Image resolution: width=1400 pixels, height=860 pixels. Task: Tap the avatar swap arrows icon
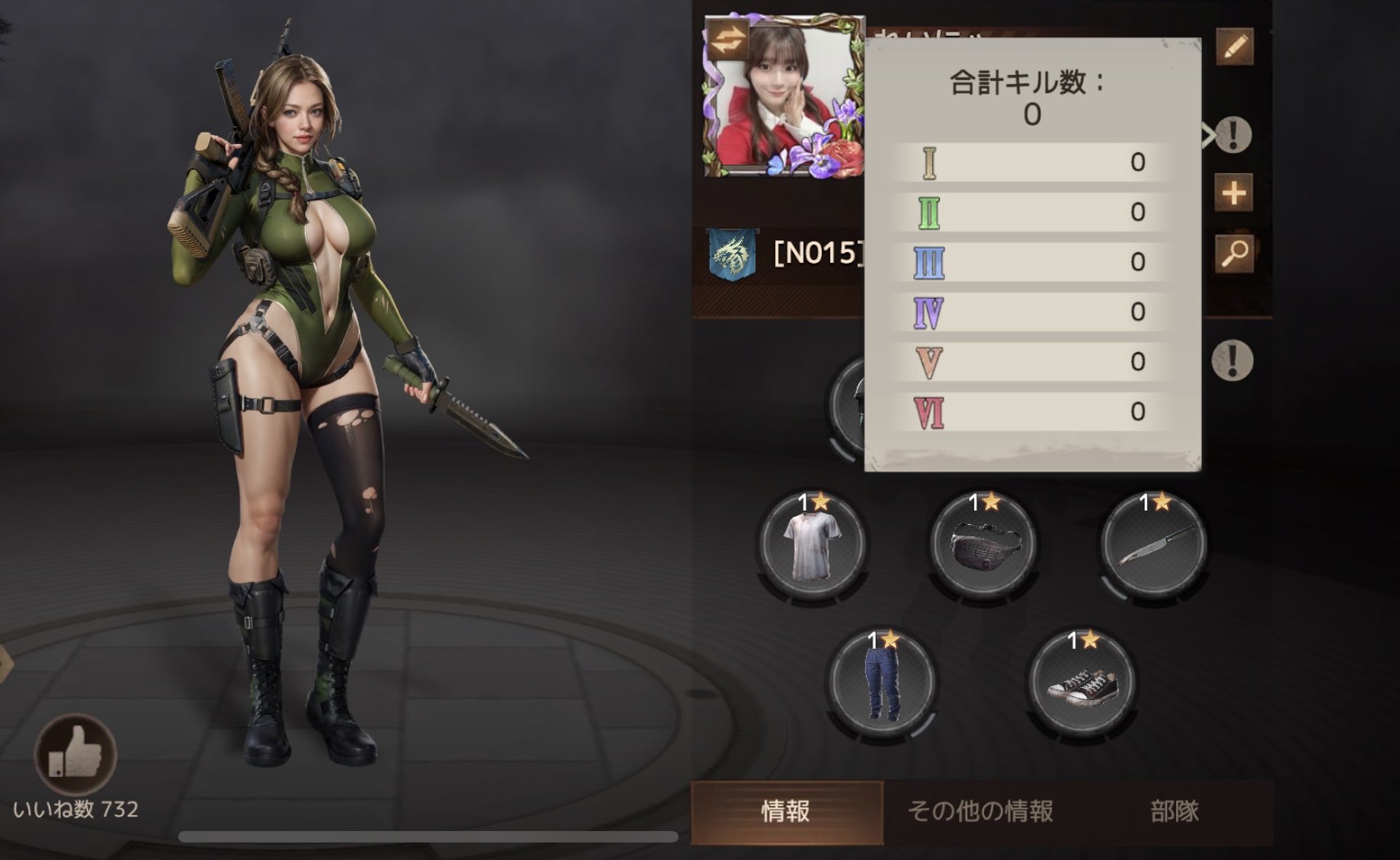pos(727,40)
